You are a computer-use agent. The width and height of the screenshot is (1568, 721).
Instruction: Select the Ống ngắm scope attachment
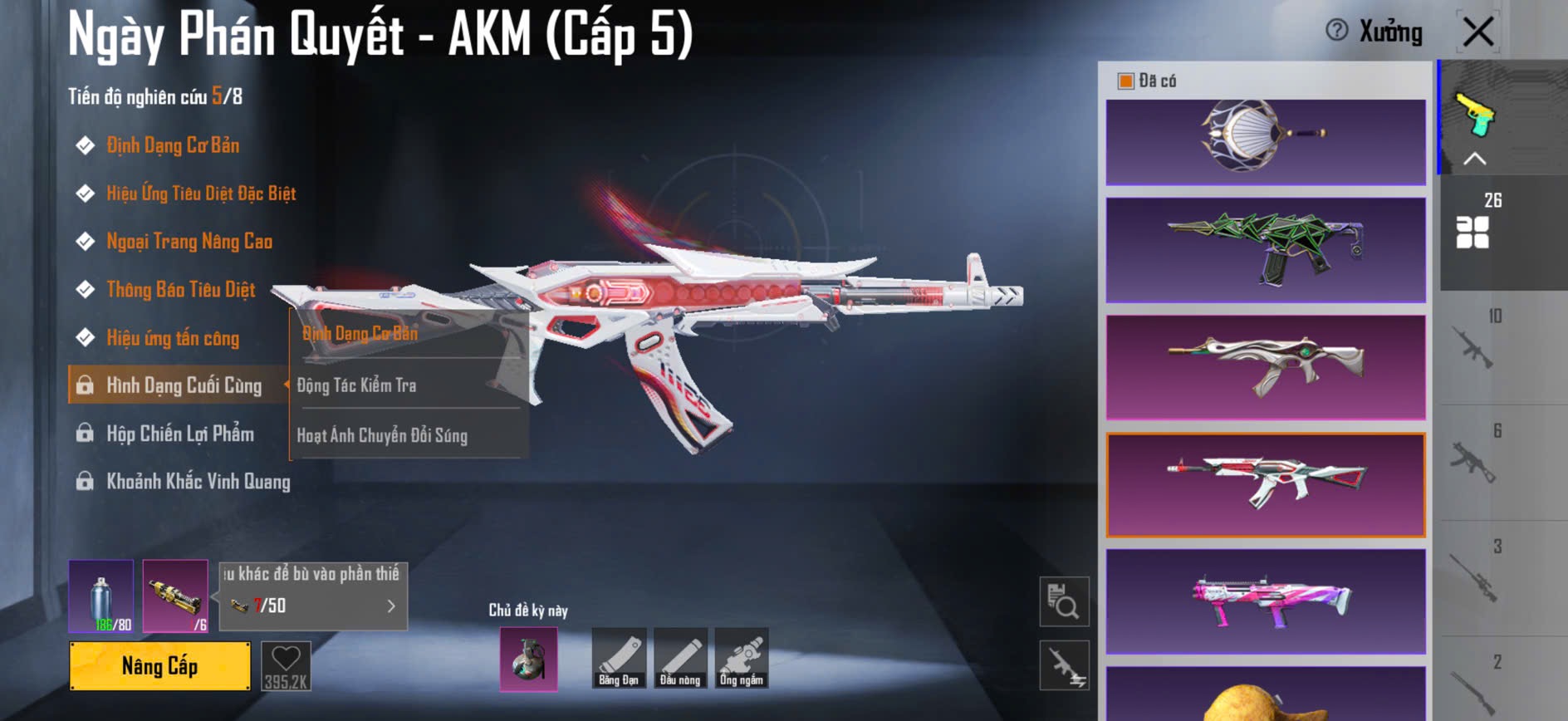[741, 659]
